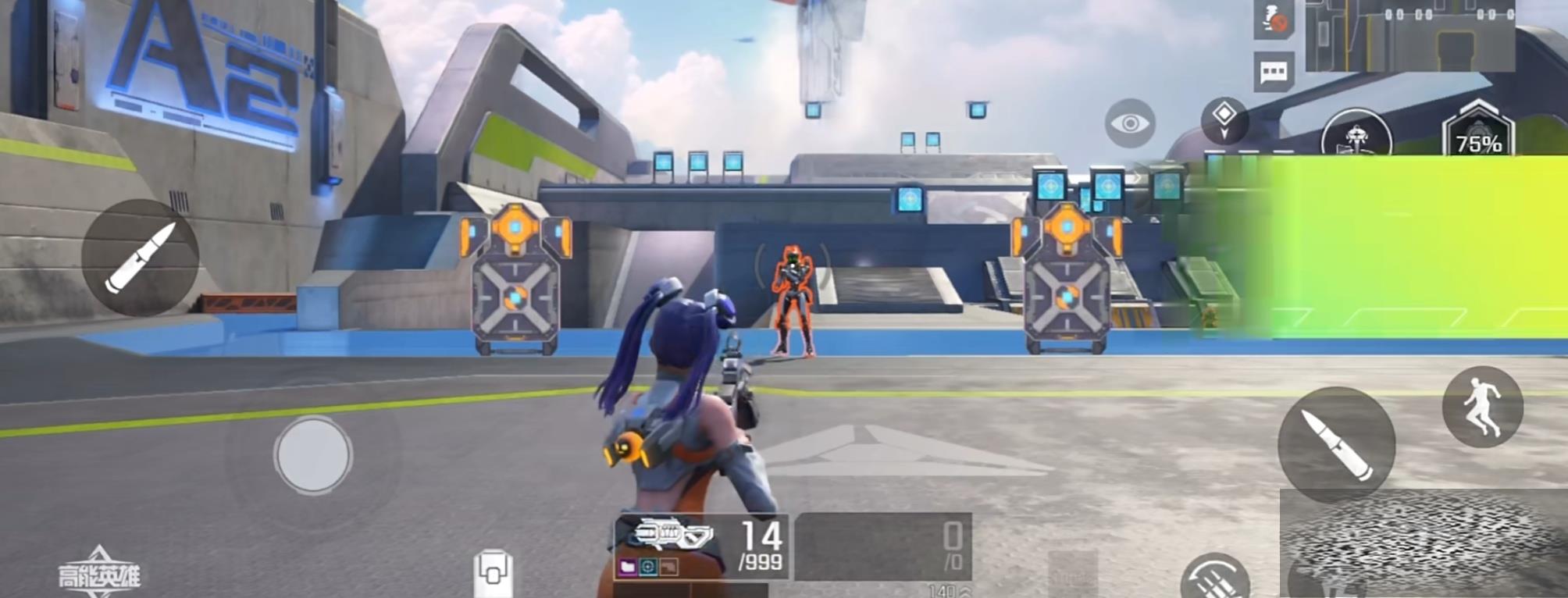Fire using the bullet button beside jump
Screen dimensions: 1568x598
click(x=1336, y=444)
